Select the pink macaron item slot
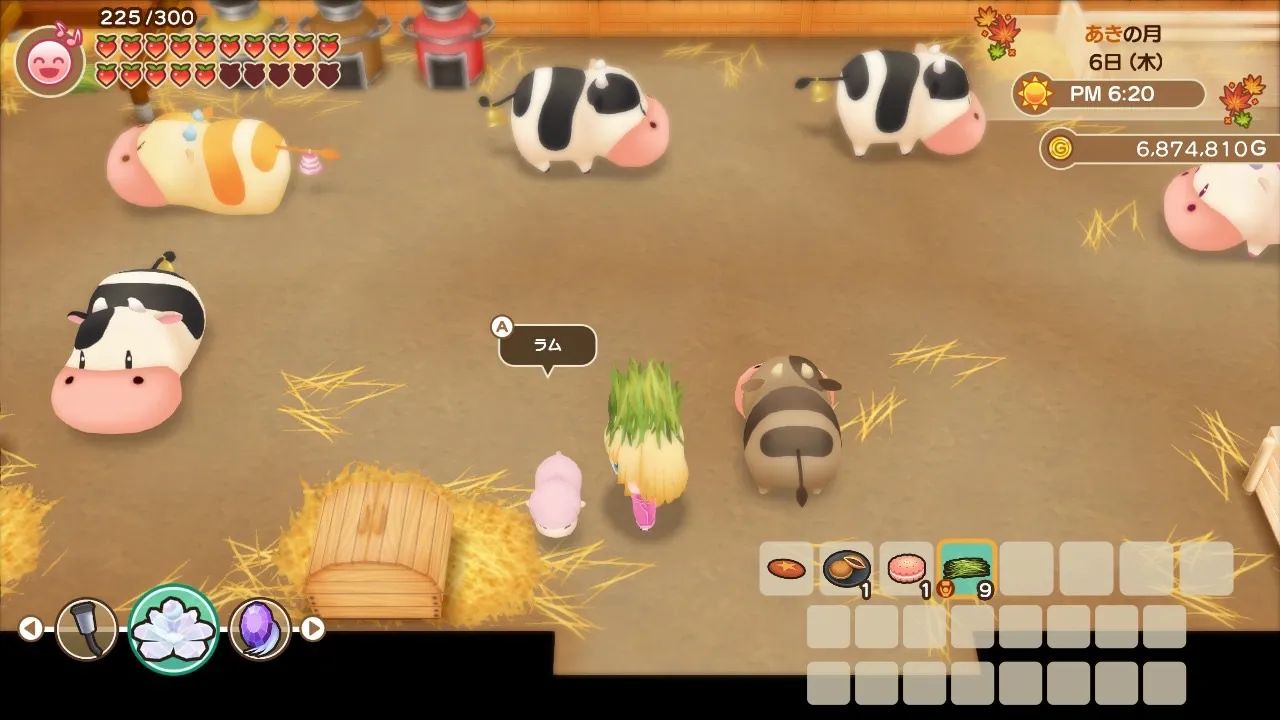The width and height of the screenshot is (1280, 720). click(x=906, y=569)
